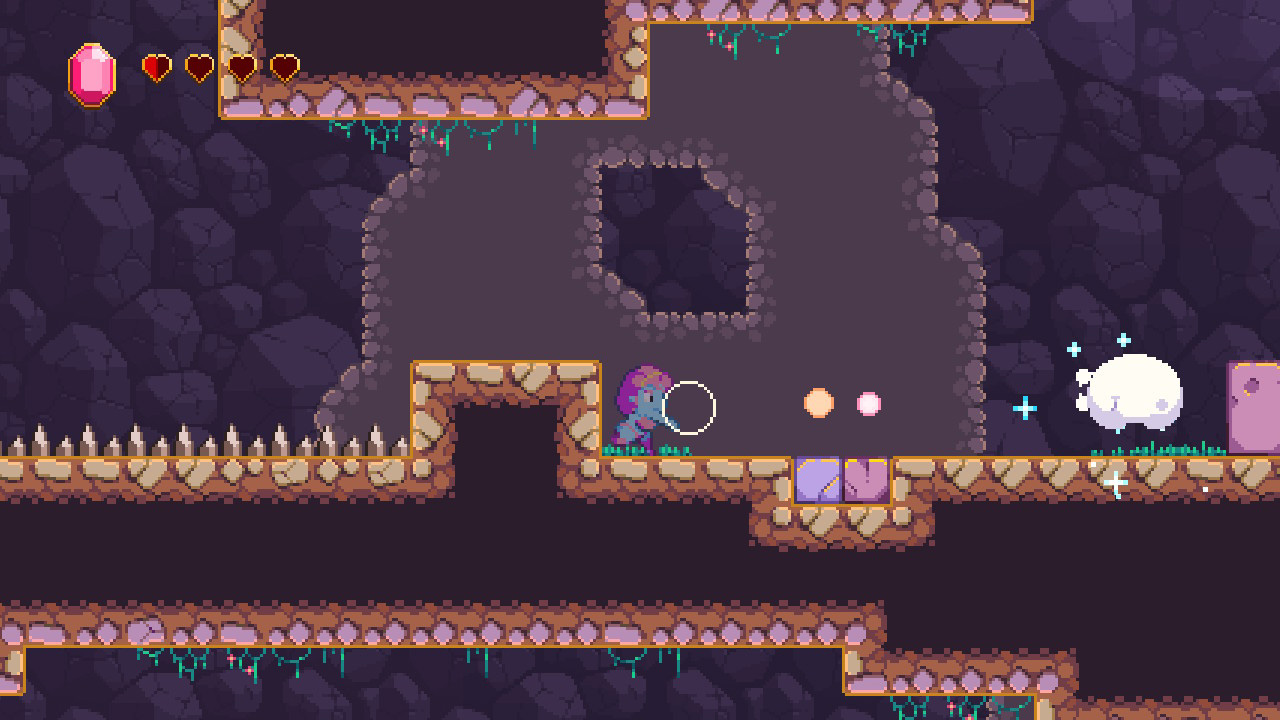Click the left purple crystal block to activate it
The height and width of the screenshot is (720, 1280).
tap(817, 477)
